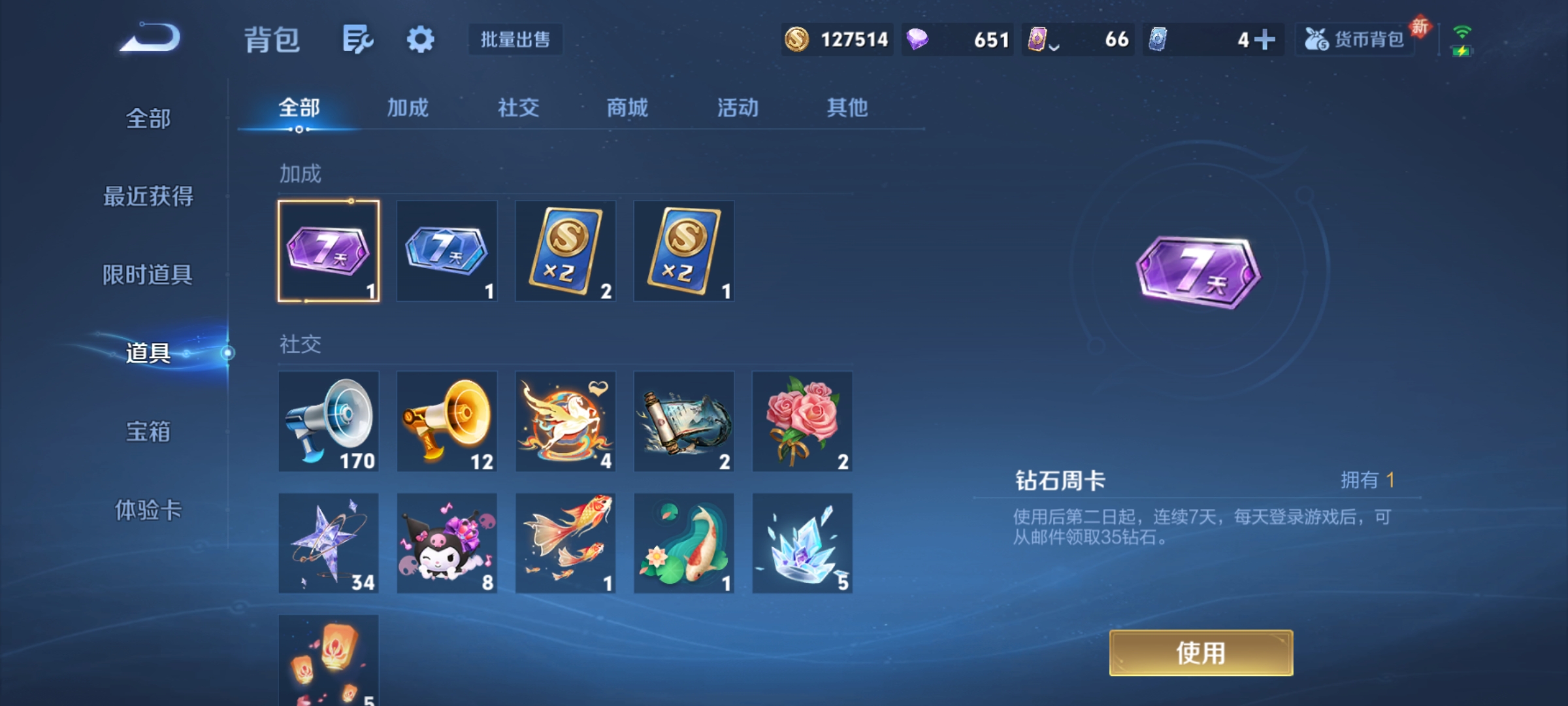Select the pink roses bouquet item
Screen dimensions: 1568x706
(803, 422)
